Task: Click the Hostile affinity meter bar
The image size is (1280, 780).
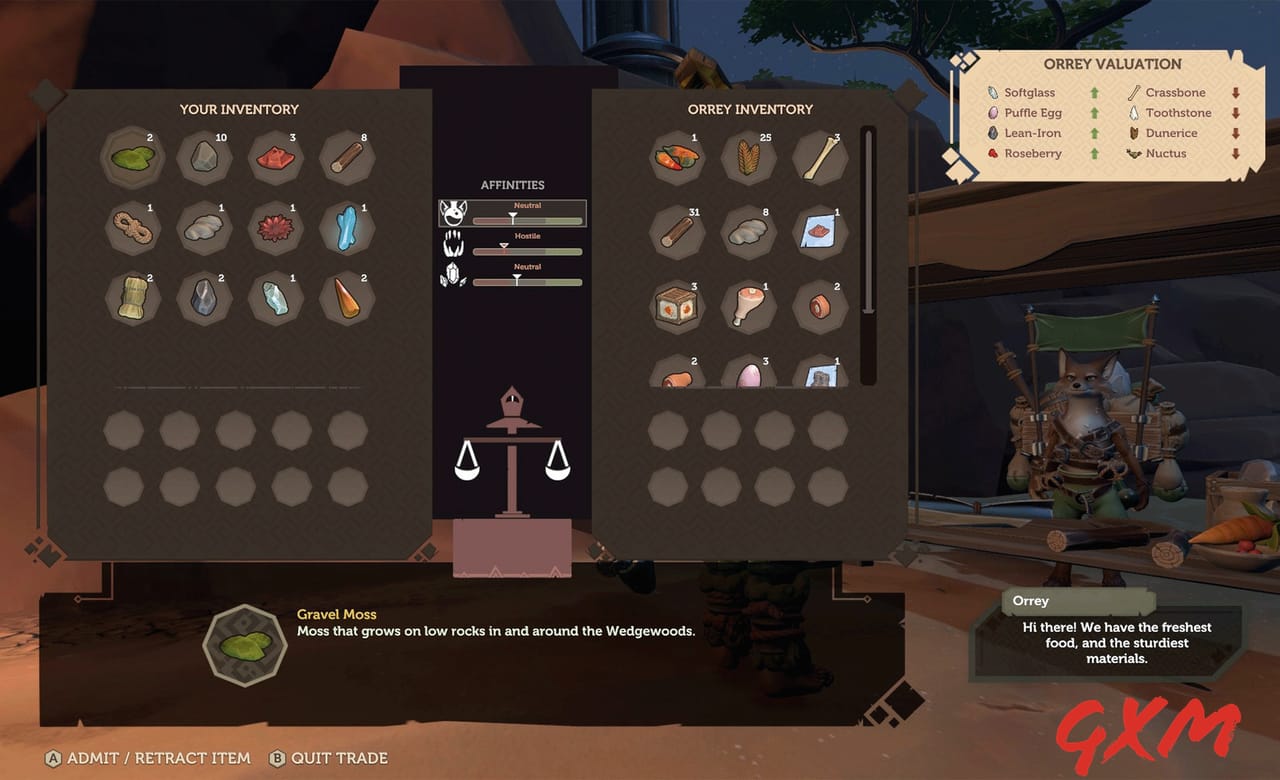Action: point(530,248)
